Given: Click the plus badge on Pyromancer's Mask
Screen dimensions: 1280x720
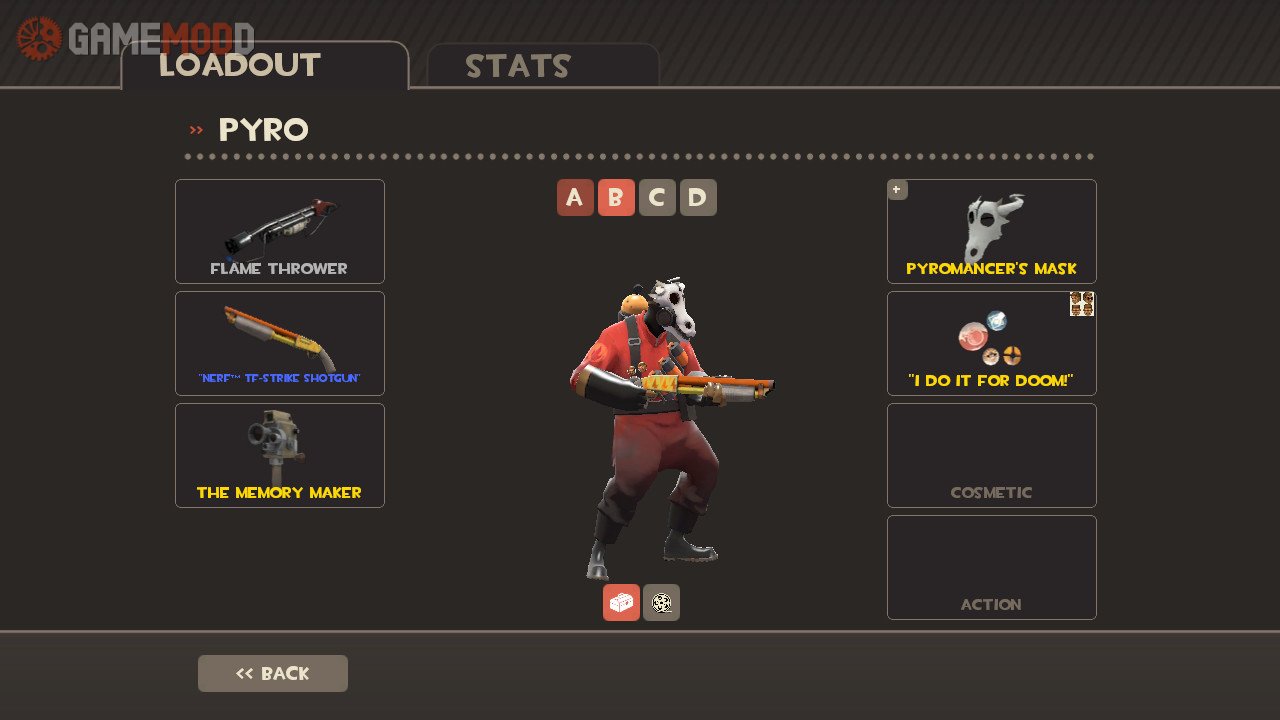Looking at the screenshot, I should click(x=897, y=189).
